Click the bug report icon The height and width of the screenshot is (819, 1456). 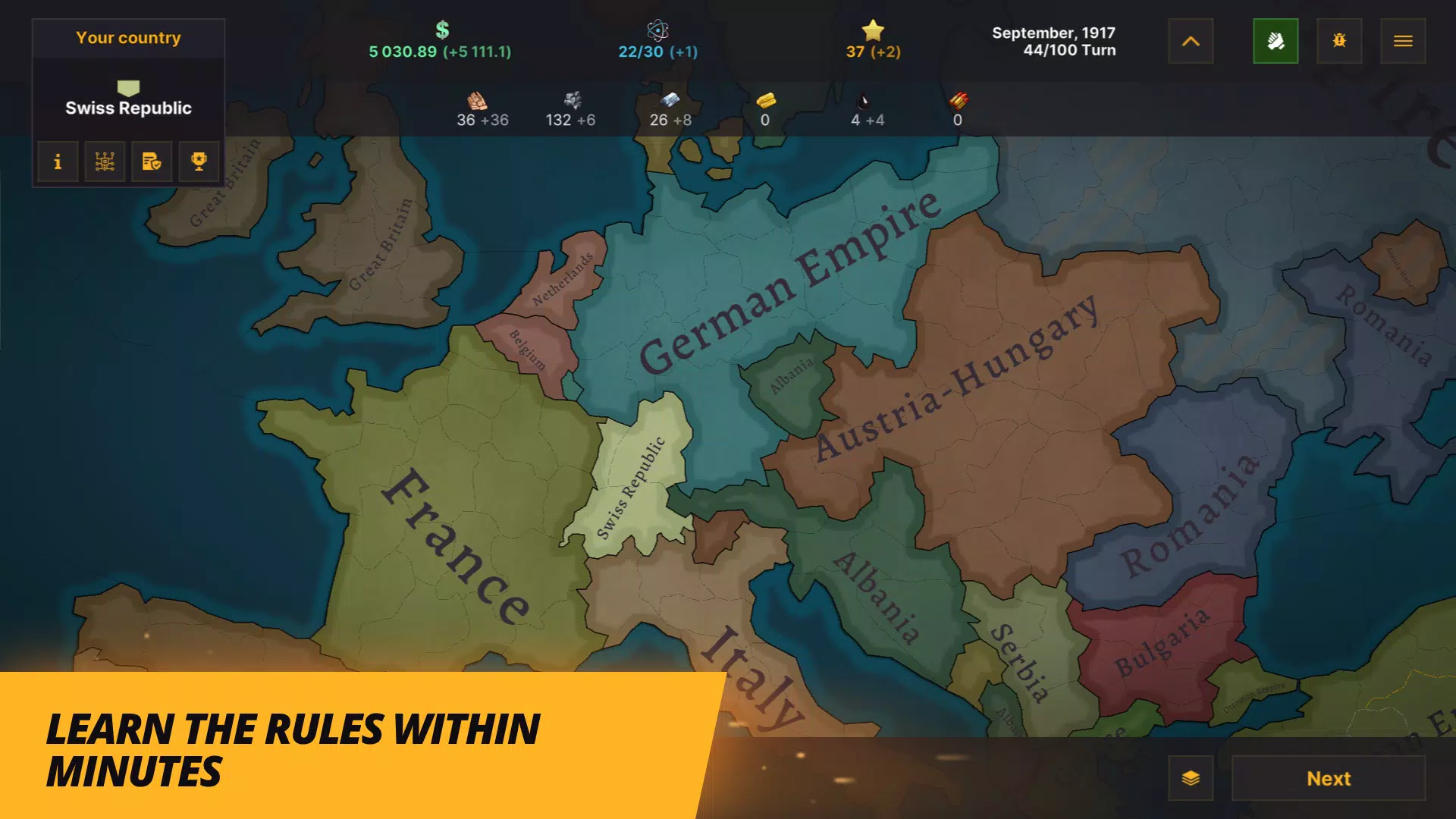[1339, 41]
